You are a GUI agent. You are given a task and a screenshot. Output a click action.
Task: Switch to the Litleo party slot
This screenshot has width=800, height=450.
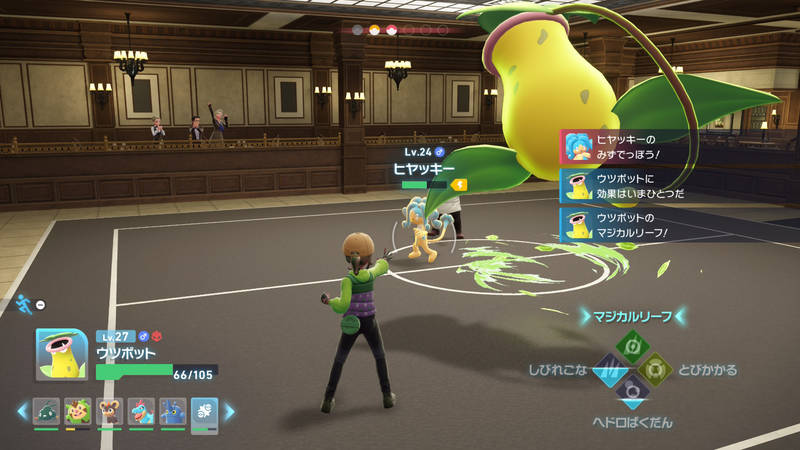(109, 411)
